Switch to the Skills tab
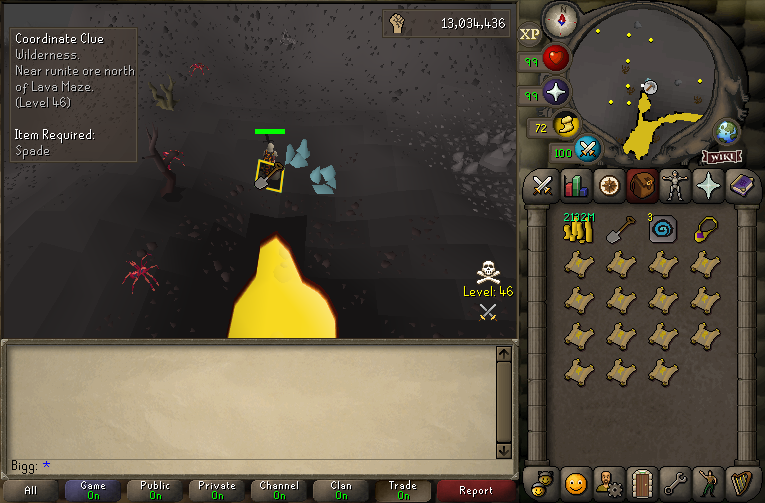This screenshot has width=765, height=503. click(575, 185)
